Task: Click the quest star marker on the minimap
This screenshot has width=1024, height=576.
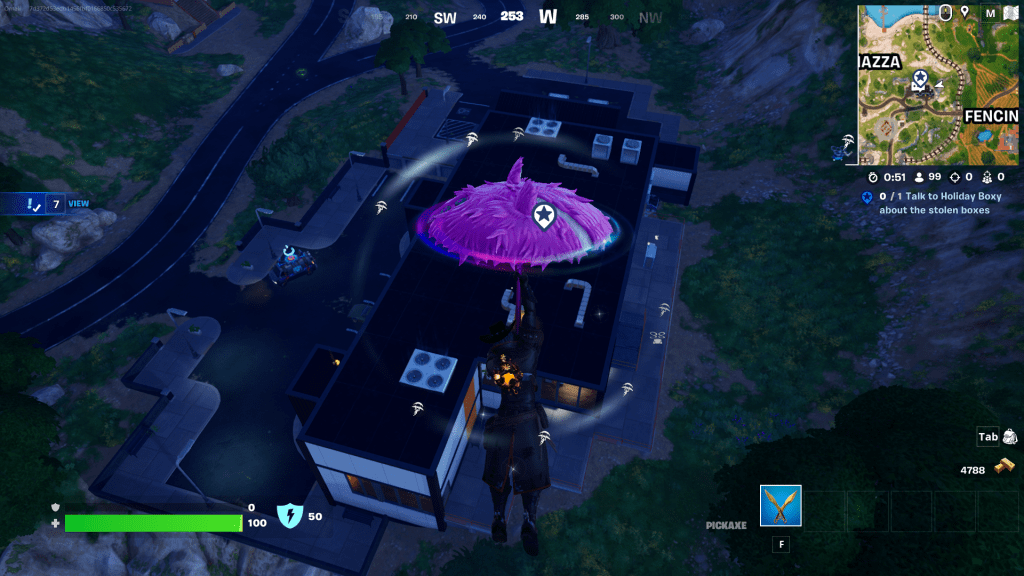Action: pyautogui.click(x=919, y=78)
